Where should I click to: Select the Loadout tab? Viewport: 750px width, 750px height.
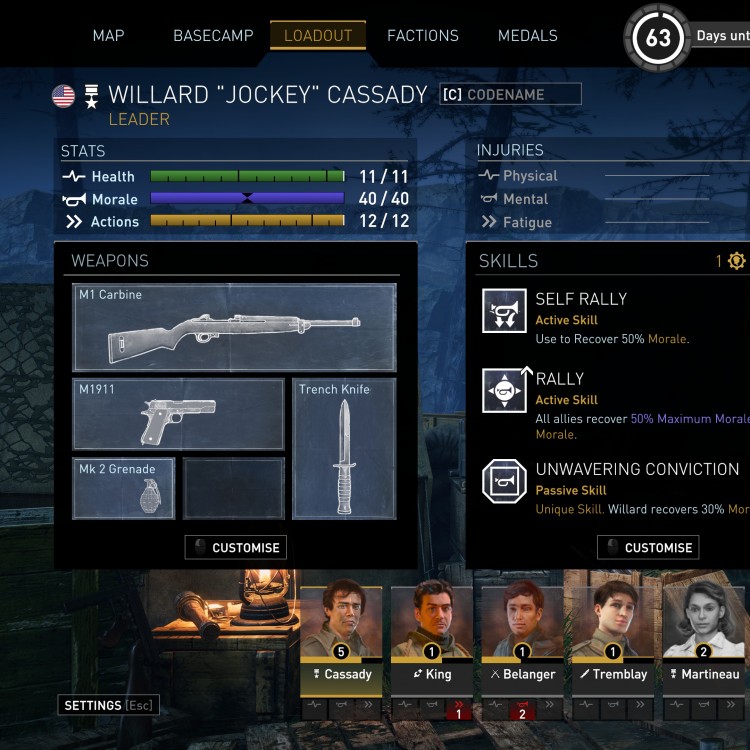[318, 36]
